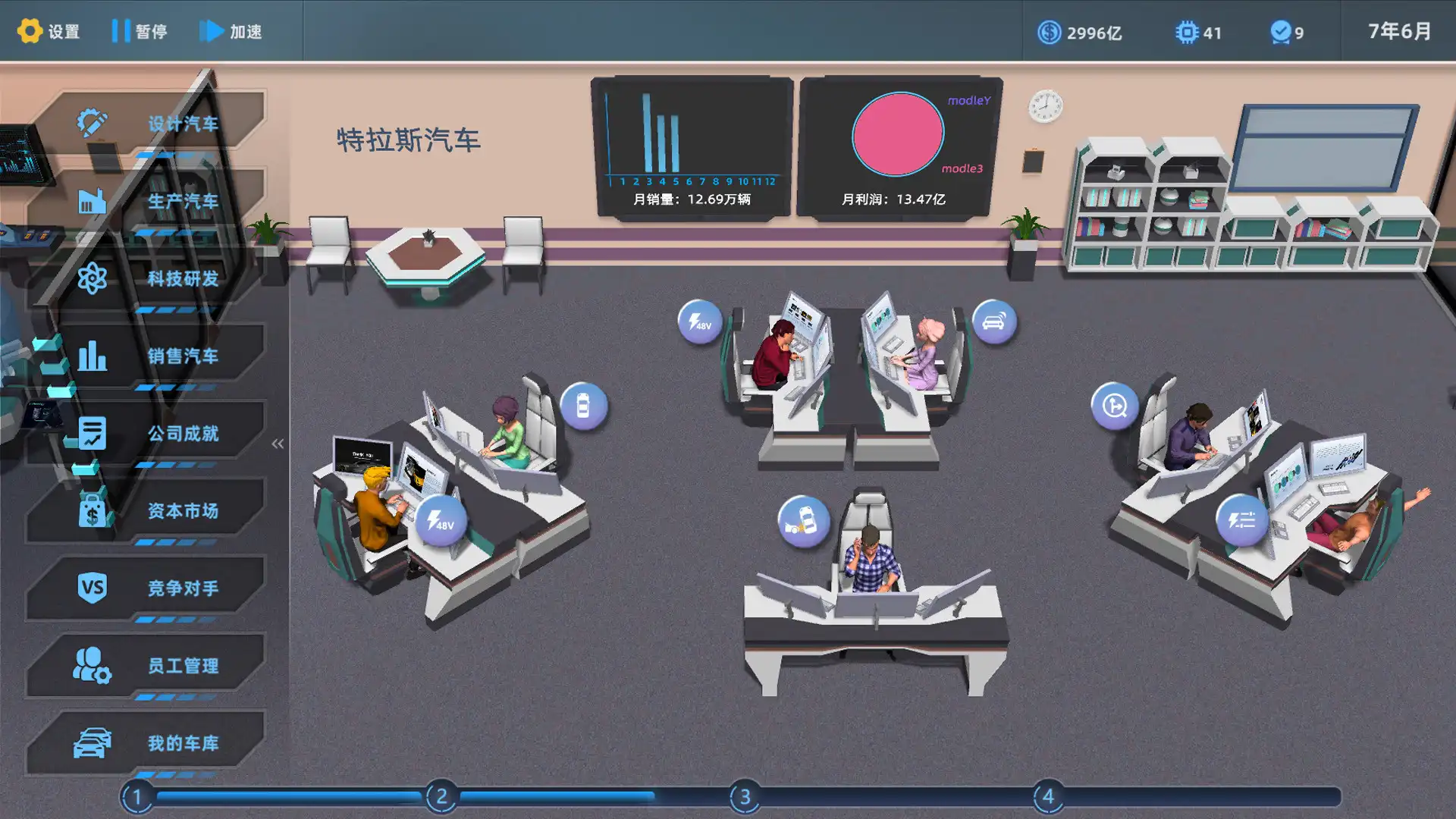
Task: Enable game speed-up via 加速
Action: coord(231,32)
